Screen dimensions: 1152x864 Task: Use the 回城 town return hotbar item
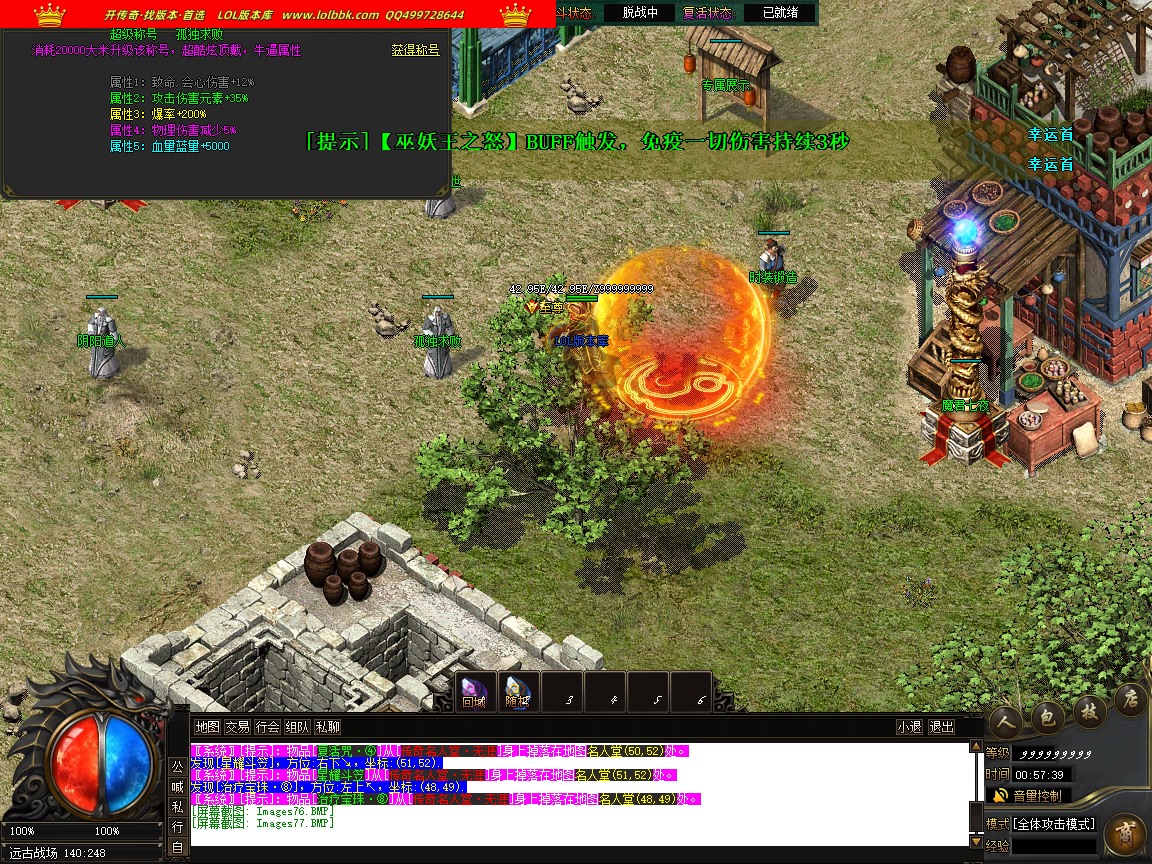pyautogui.click(x=474, y=690)
